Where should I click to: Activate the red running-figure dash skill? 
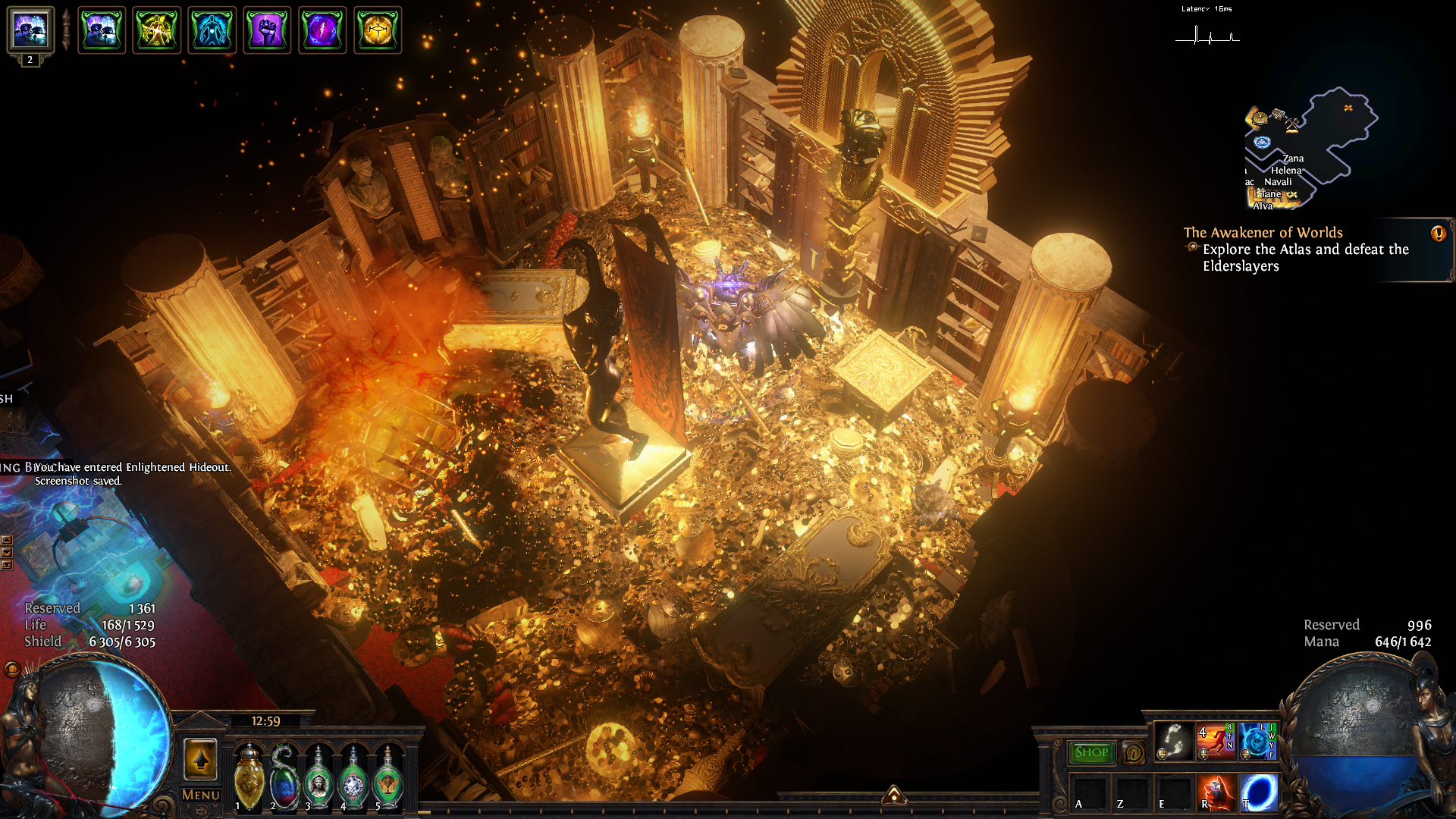point(1215,741)
